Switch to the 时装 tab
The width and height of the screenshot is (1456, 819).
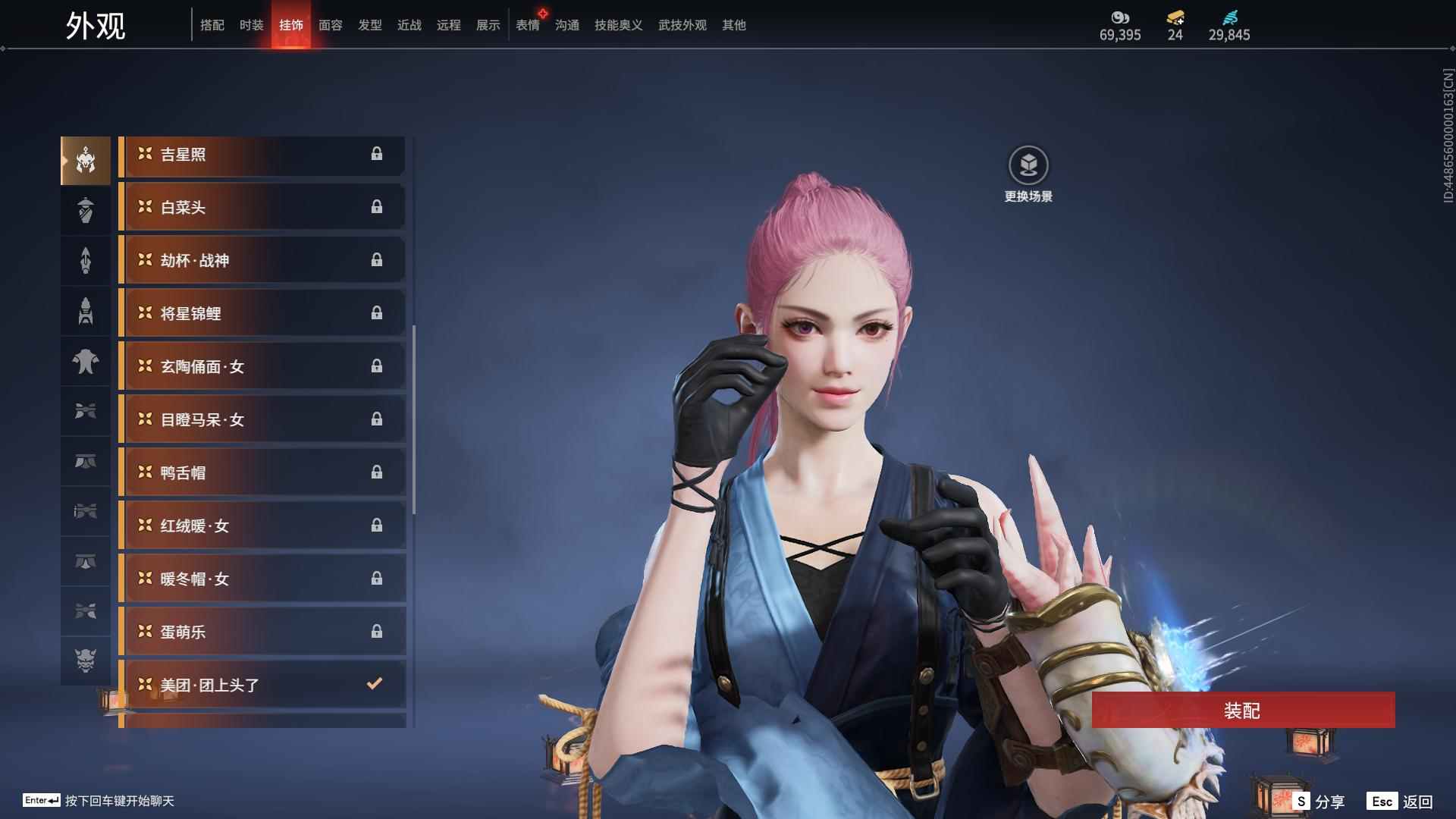pos(251,25)
